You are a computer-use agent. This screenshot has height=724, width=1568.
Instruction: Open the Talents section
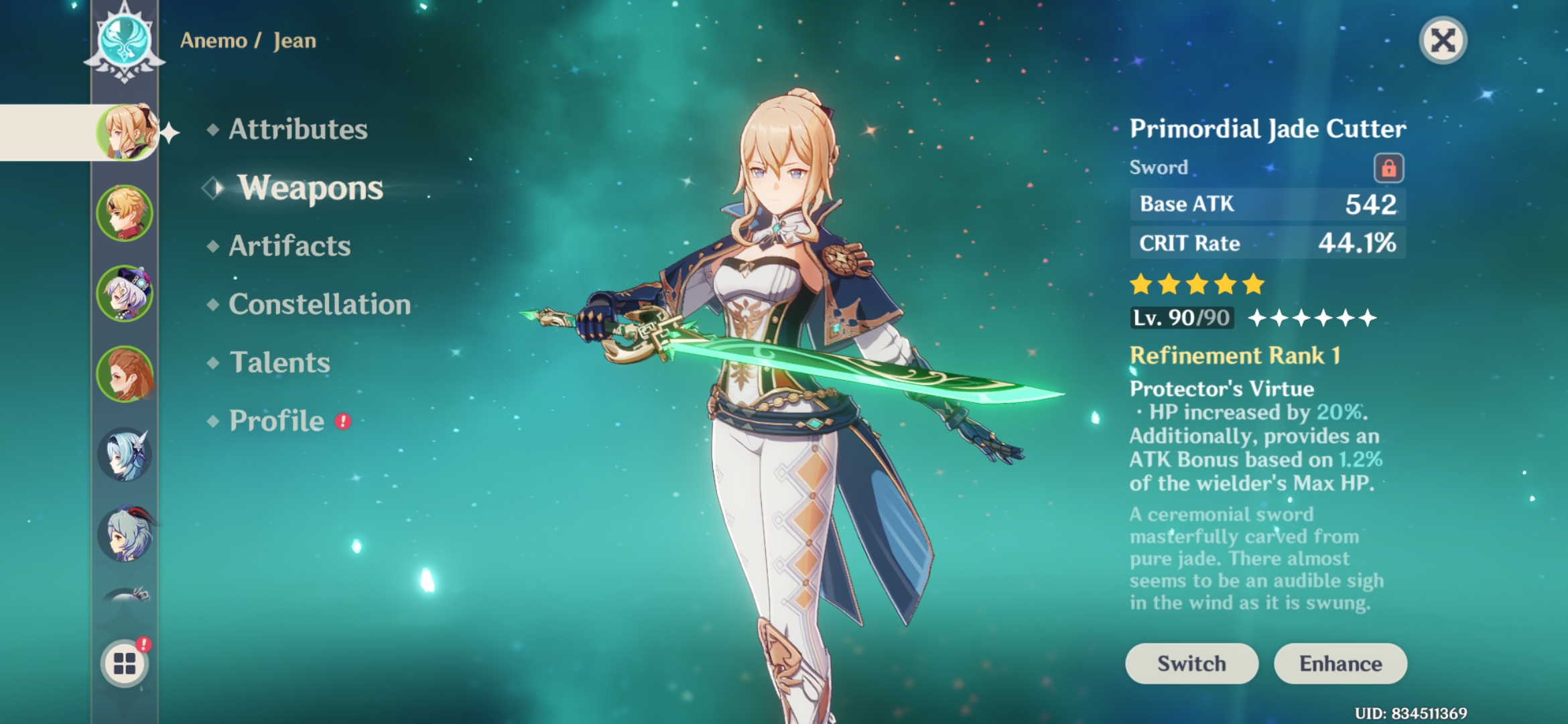(x=279, y=363)
